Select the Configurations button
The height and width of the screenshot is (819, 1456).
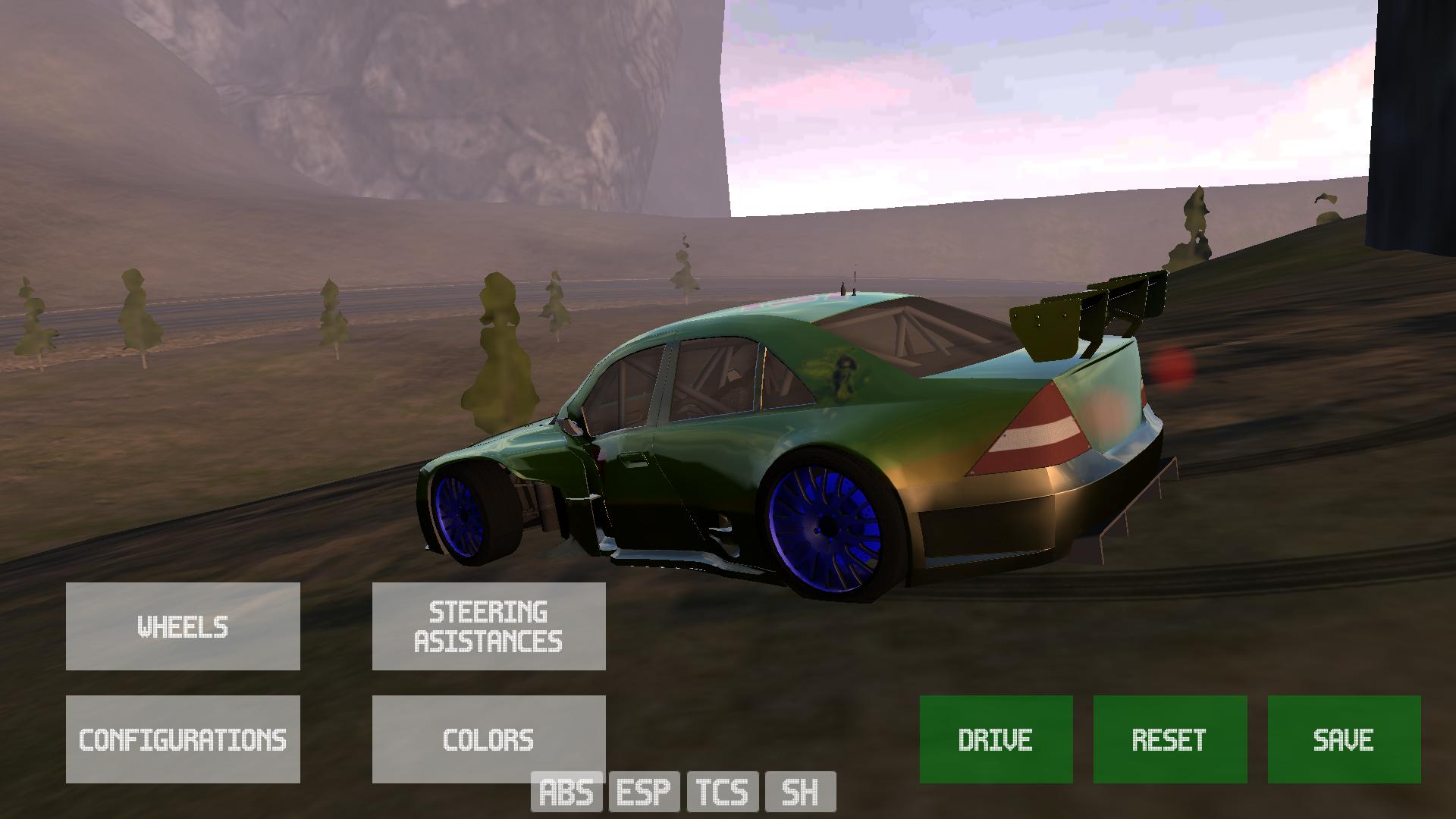pos(183,739)
